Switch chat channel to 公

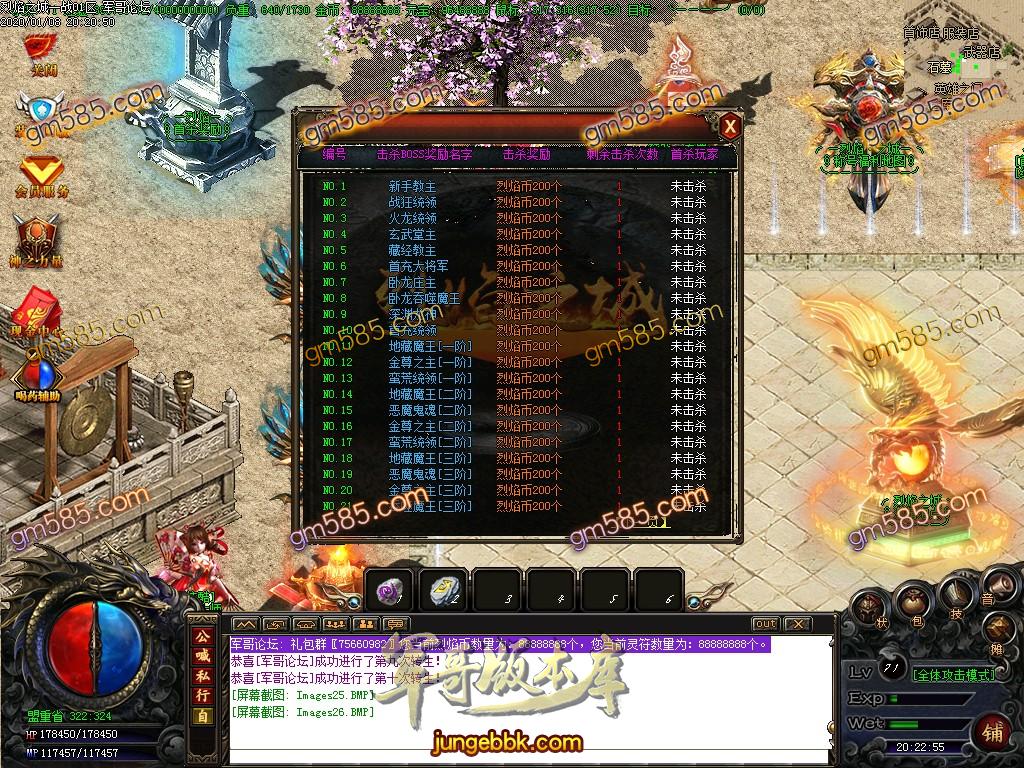point(203,637)
